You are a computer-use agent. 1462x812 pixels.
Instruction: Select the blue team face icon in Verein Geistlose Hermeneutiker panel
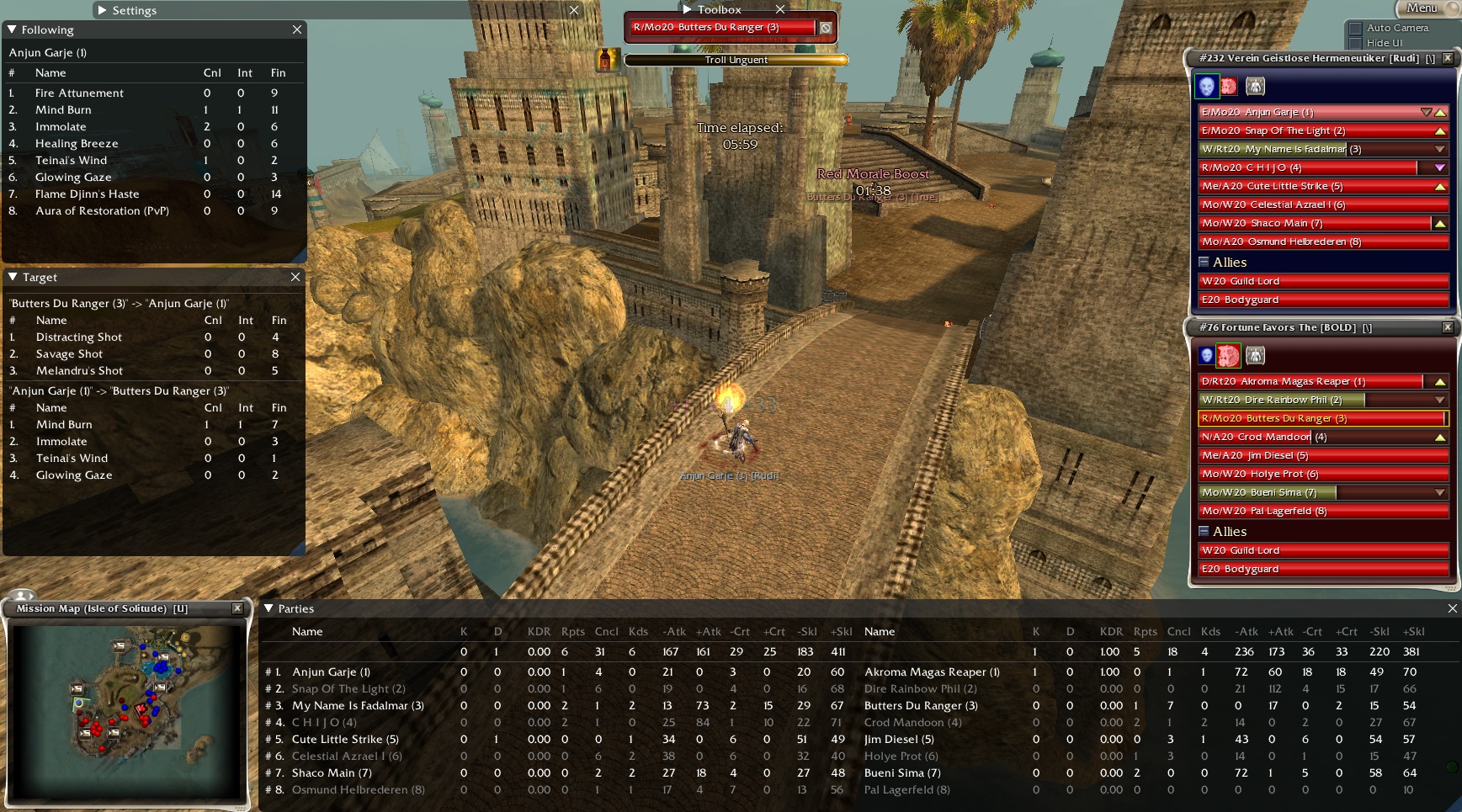1208,86
